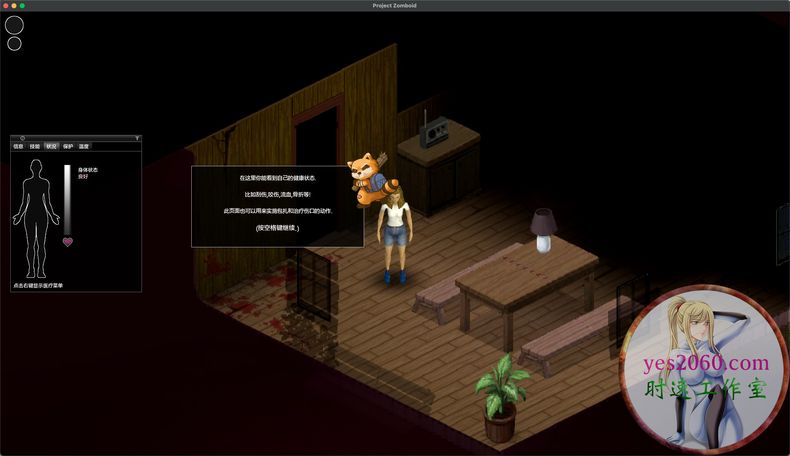Image resolution: width=790 pixels, height=456 pixels.
Task: Open the 技能 skills tab
Action: point(35,146)
